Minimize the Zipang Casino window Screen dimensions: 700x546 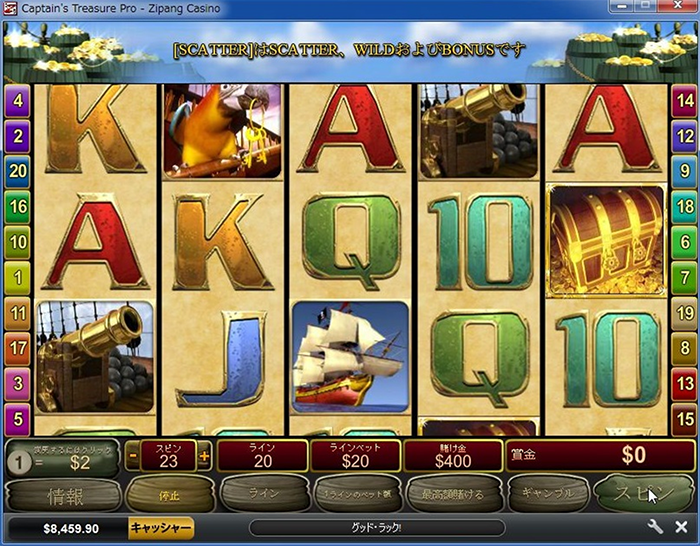click(620, 8)
